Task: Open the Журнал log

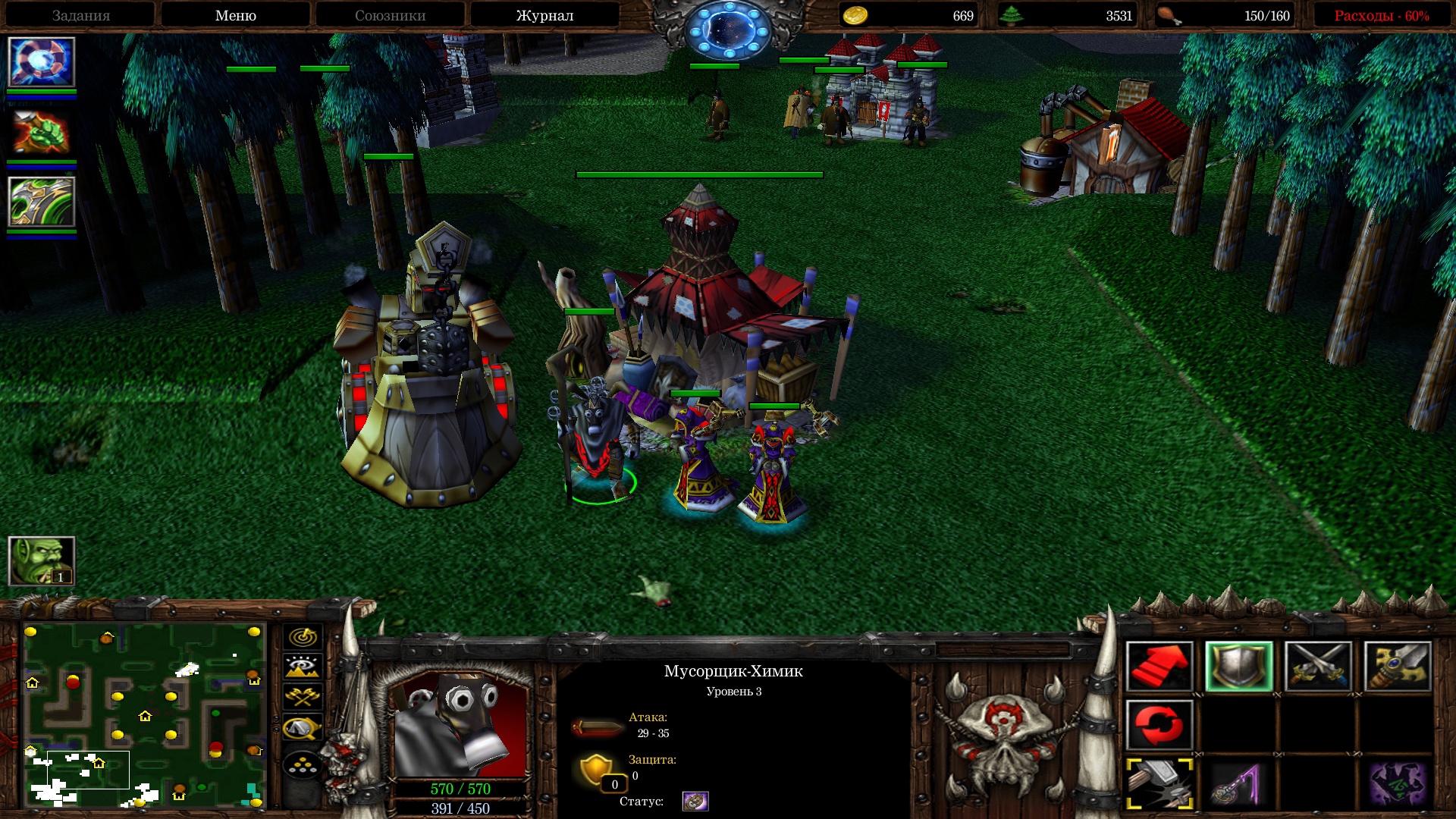Action: point(544,16)
